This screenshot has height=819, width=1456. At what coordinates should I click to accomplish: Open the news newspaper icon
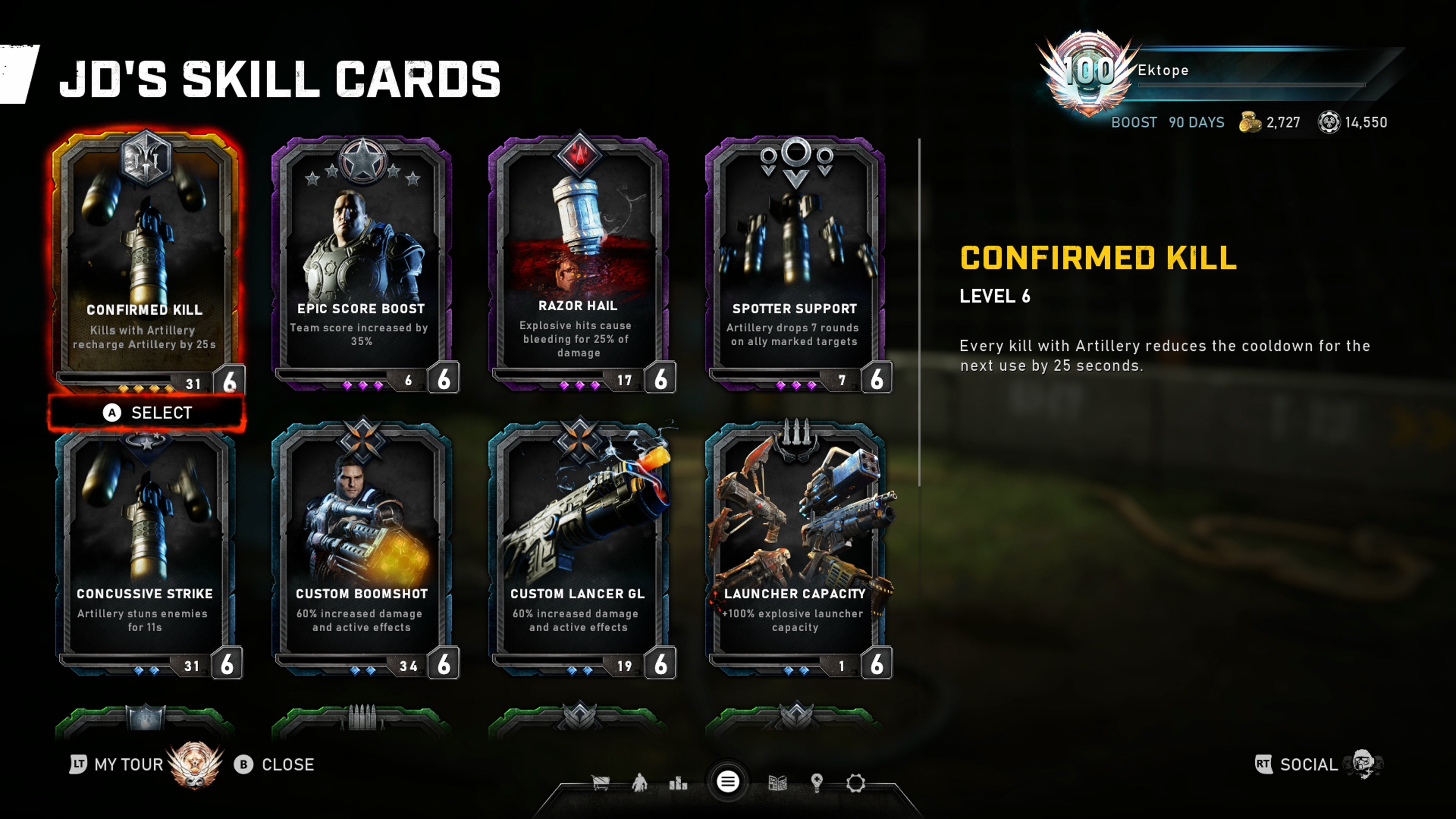(x=778, y=783)
